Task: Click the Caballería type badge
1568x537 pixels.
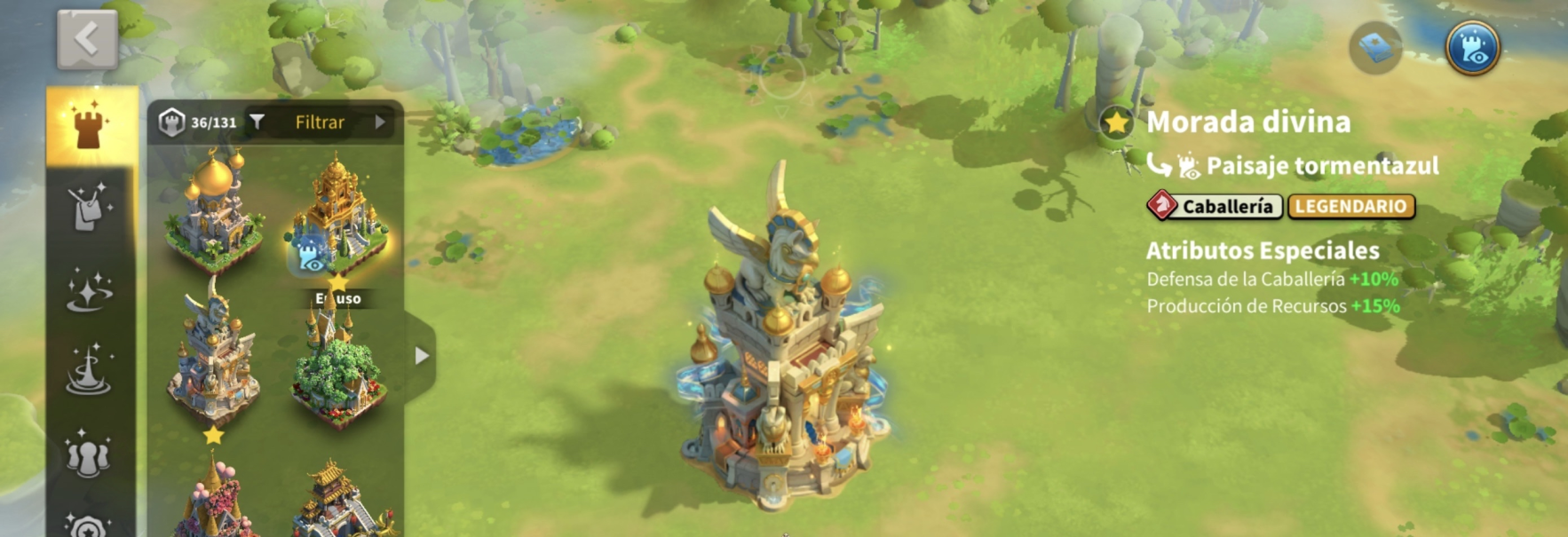Action: click(1215, 207)
